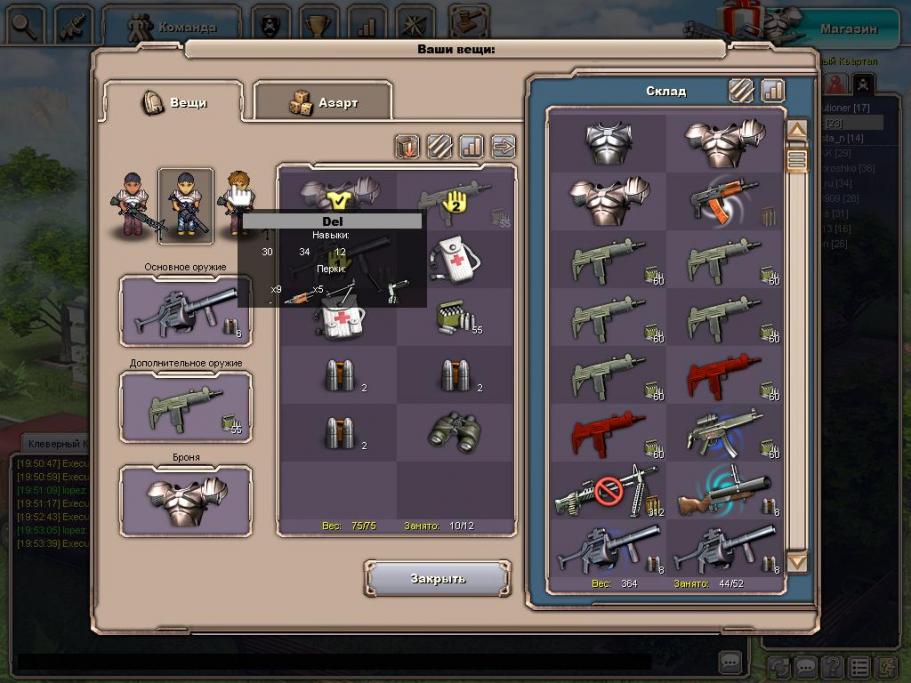Select the primary weapon slot
Screen dimensions: 911x683
tap(185, 312)
